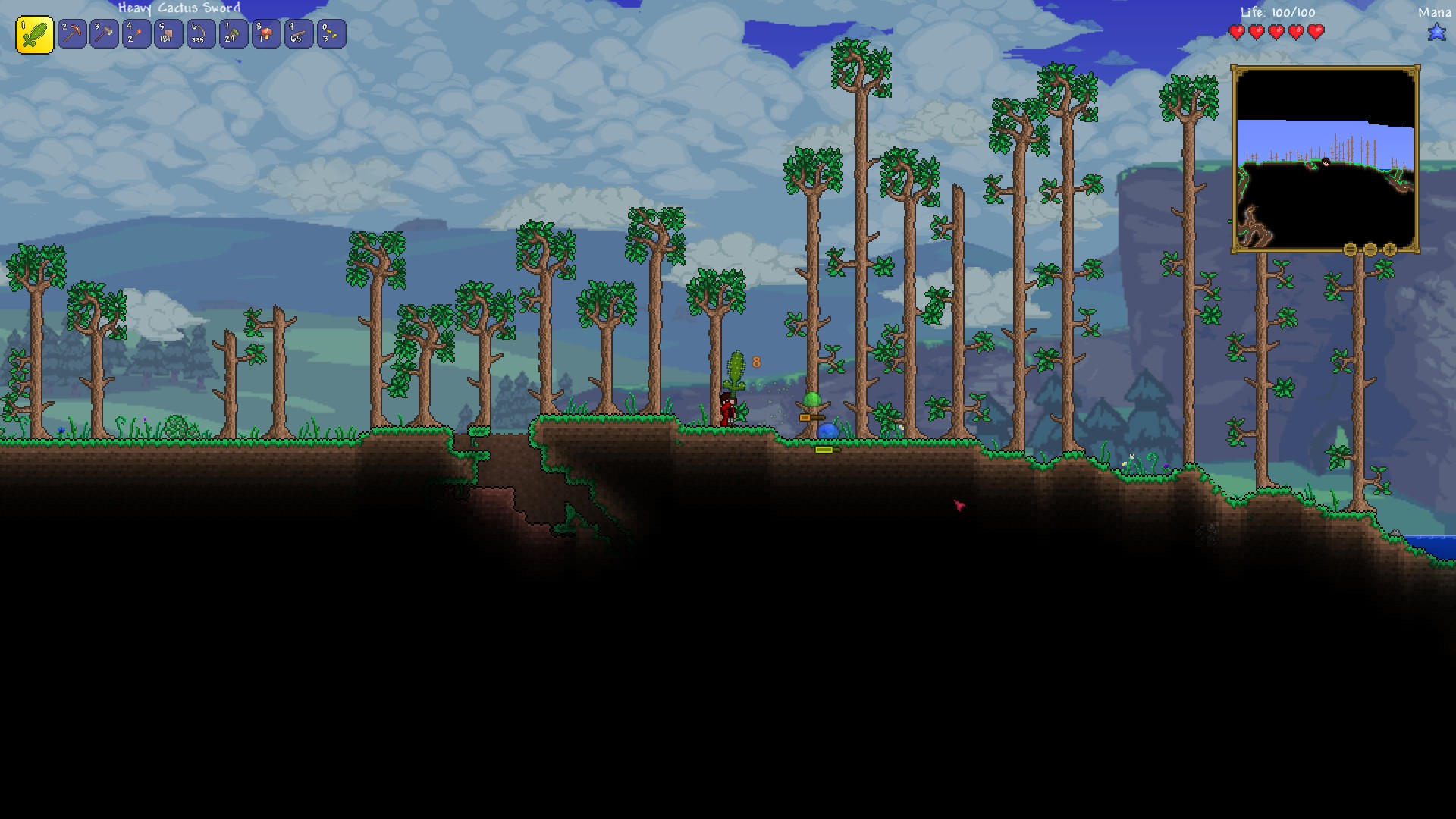1456x819 pixels.
Task: Select the copper pickaxe in hotbar slot 2
Action: coord(72,34)
